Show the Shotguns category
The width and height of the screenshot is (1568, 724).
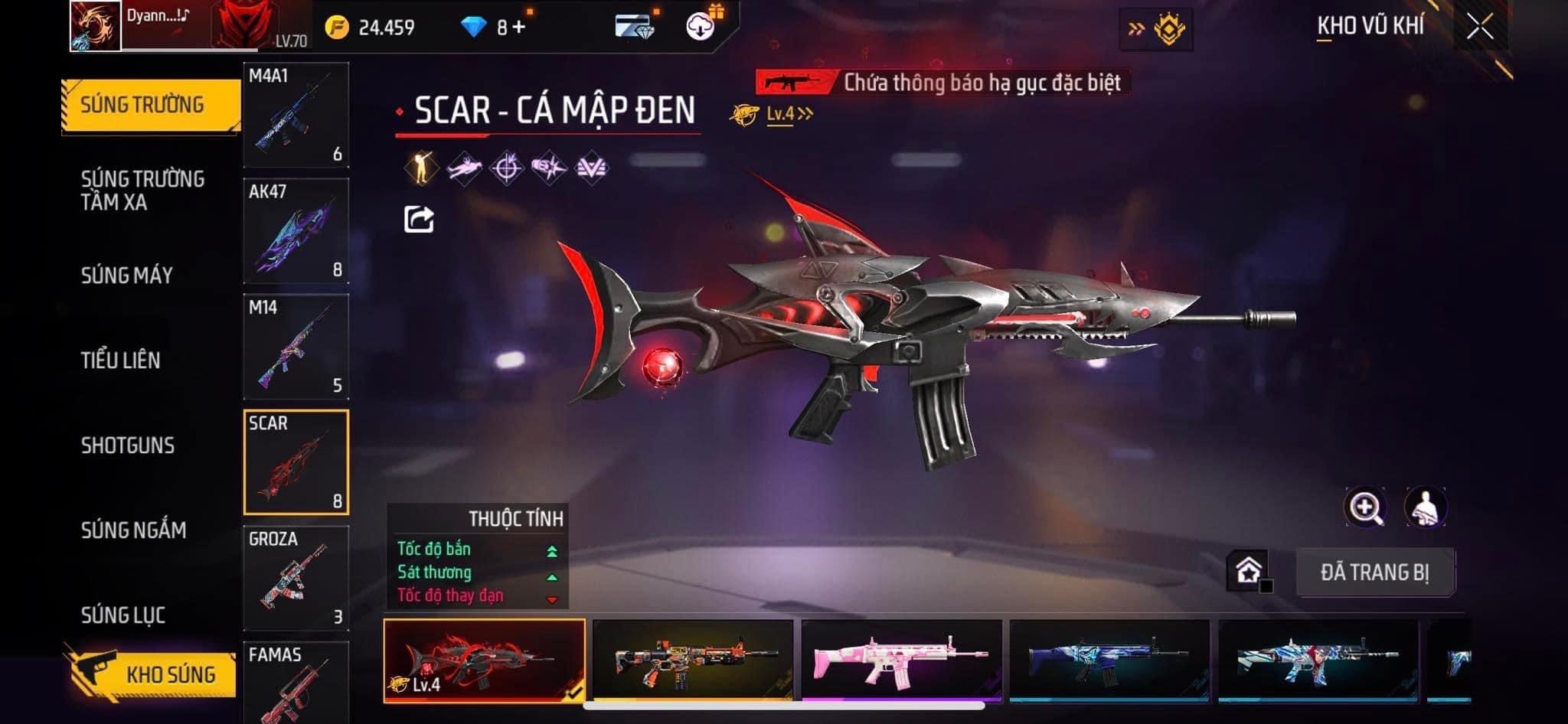(128, 445)
